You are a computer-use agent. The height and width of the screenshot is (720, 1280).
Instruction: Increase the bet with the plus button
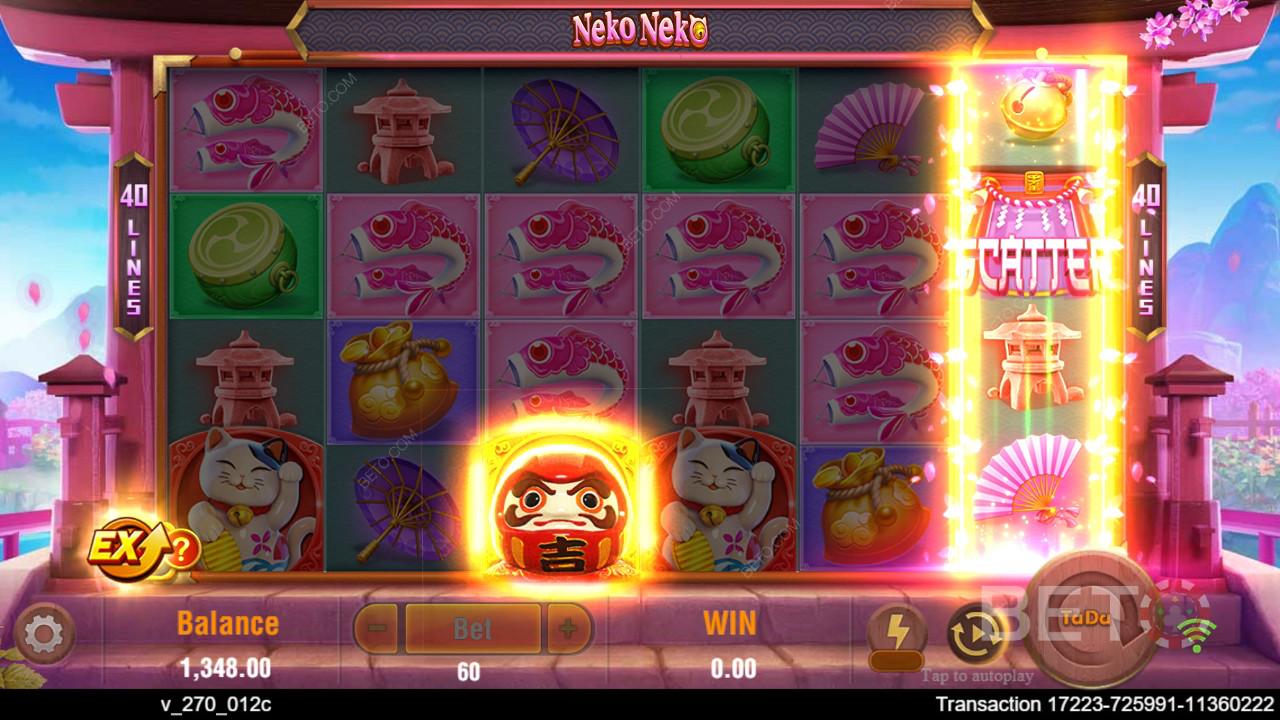pyautogui.click(x=568, y=629)
